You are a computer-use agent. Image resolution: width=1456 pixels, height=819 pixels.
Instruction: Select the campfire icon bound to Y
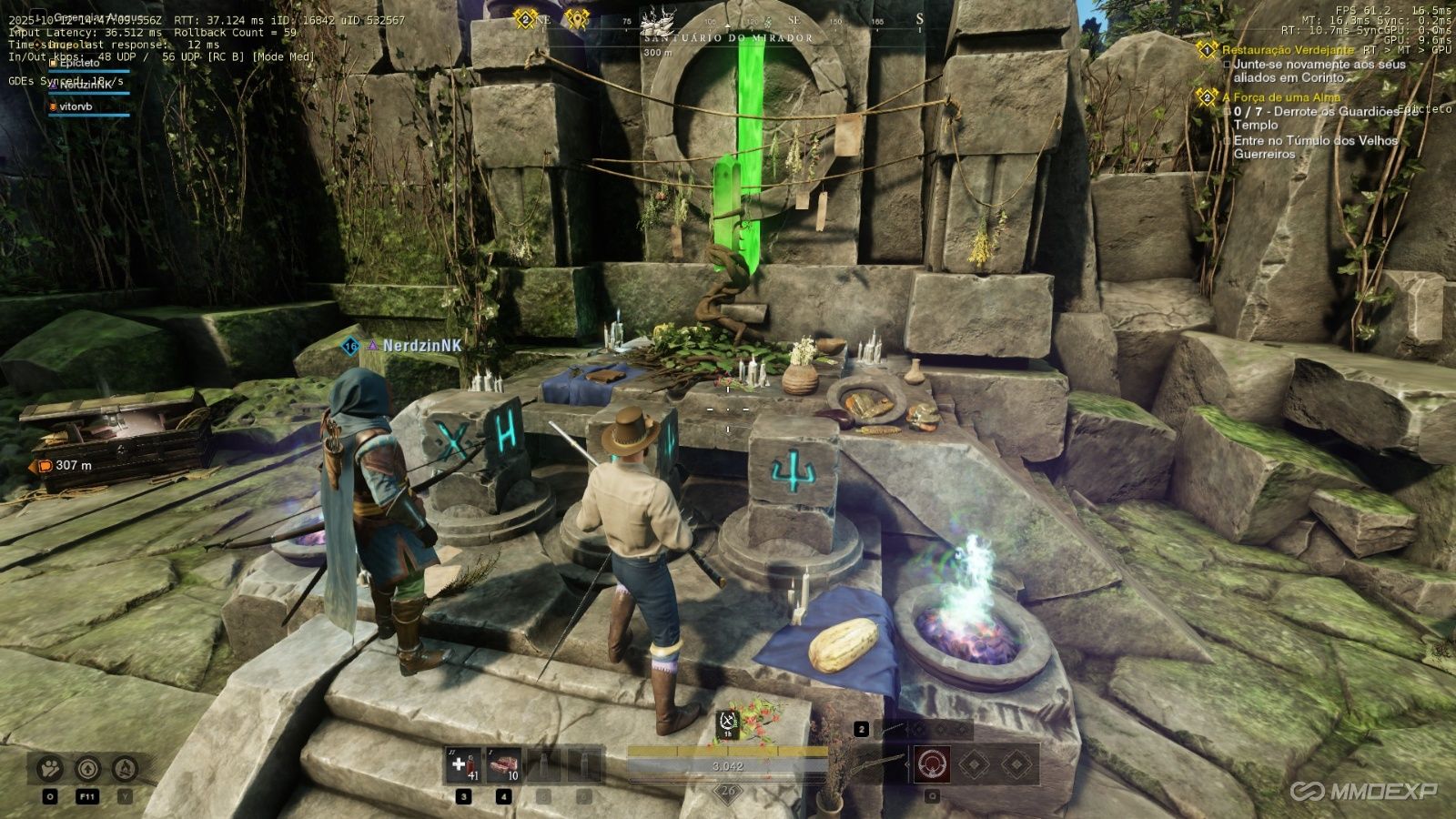click(x=124, y=768)
